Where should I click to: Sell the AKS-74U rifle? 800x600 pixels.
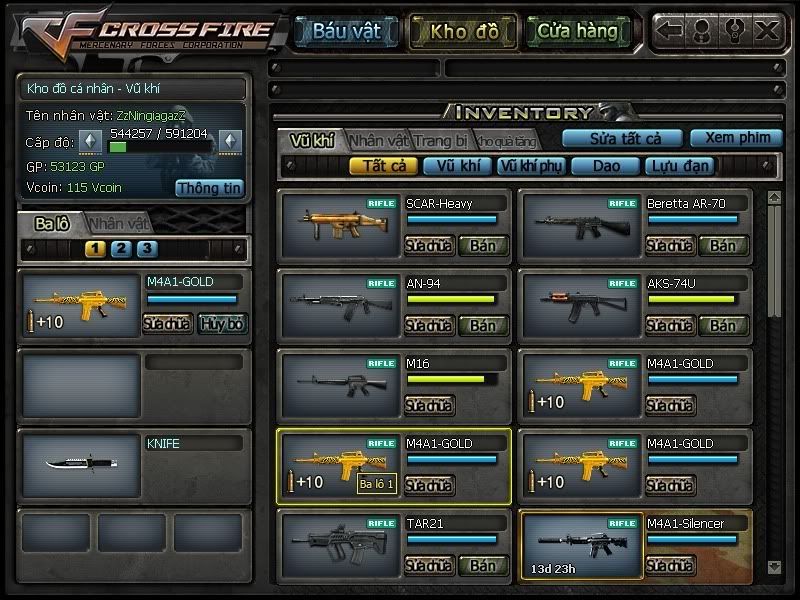723,325
